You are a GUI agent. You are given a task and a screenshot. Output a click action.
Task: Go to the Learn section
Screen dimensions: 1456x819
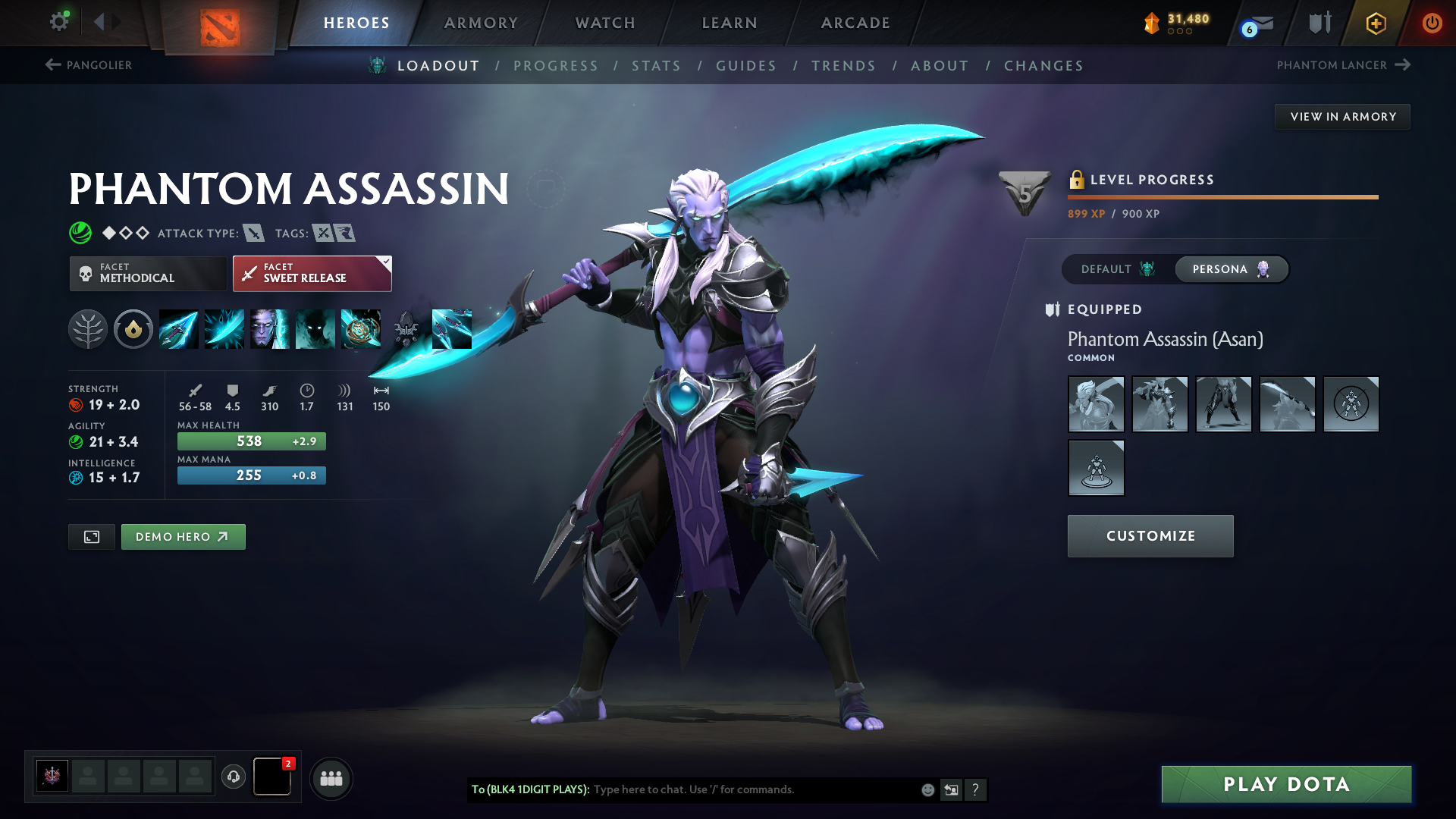coord(730,23)
